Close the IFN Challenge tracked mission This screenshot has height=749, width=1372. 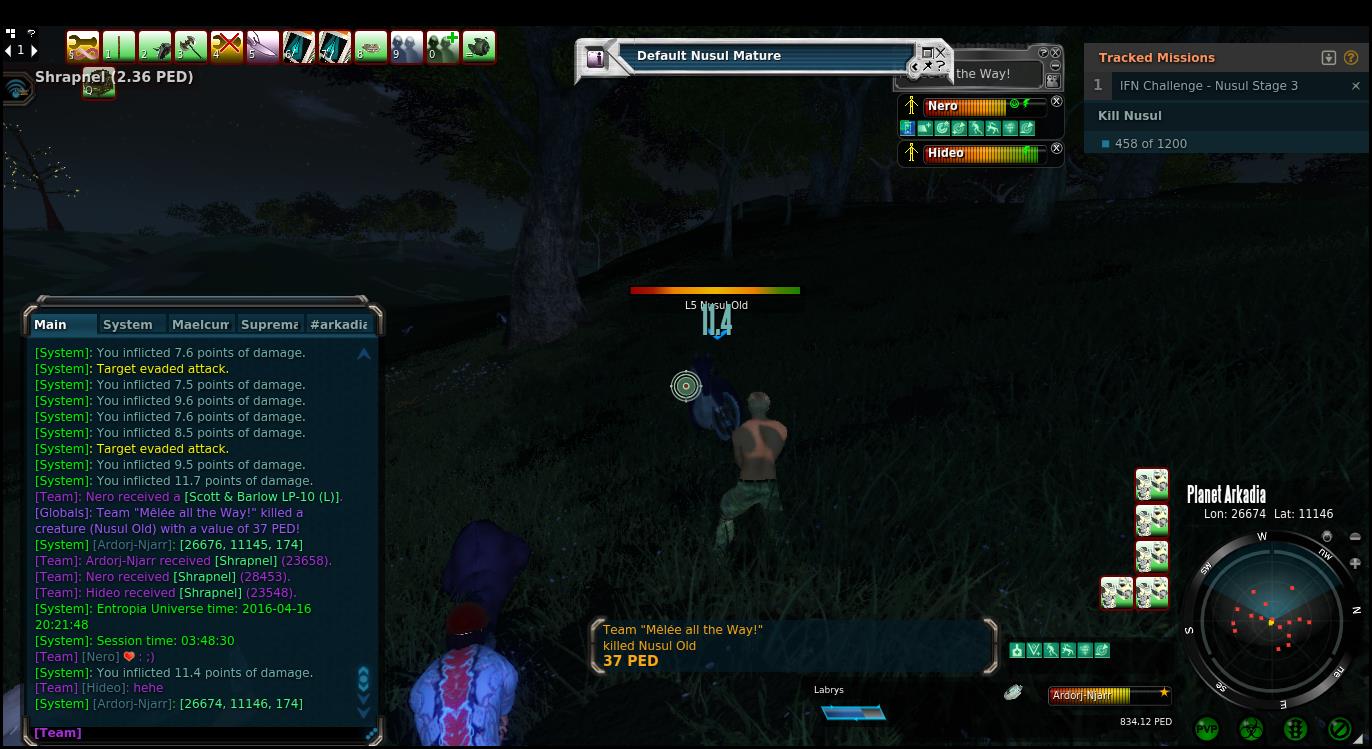1355,86
